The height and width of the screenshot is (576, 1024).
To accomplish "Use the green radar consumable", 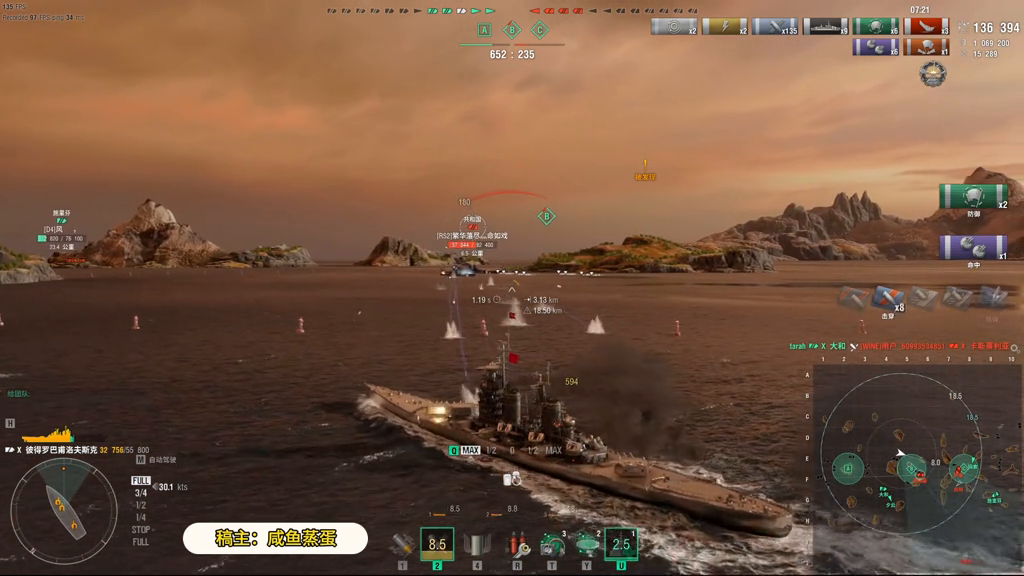I will click(x=587, y=545).
